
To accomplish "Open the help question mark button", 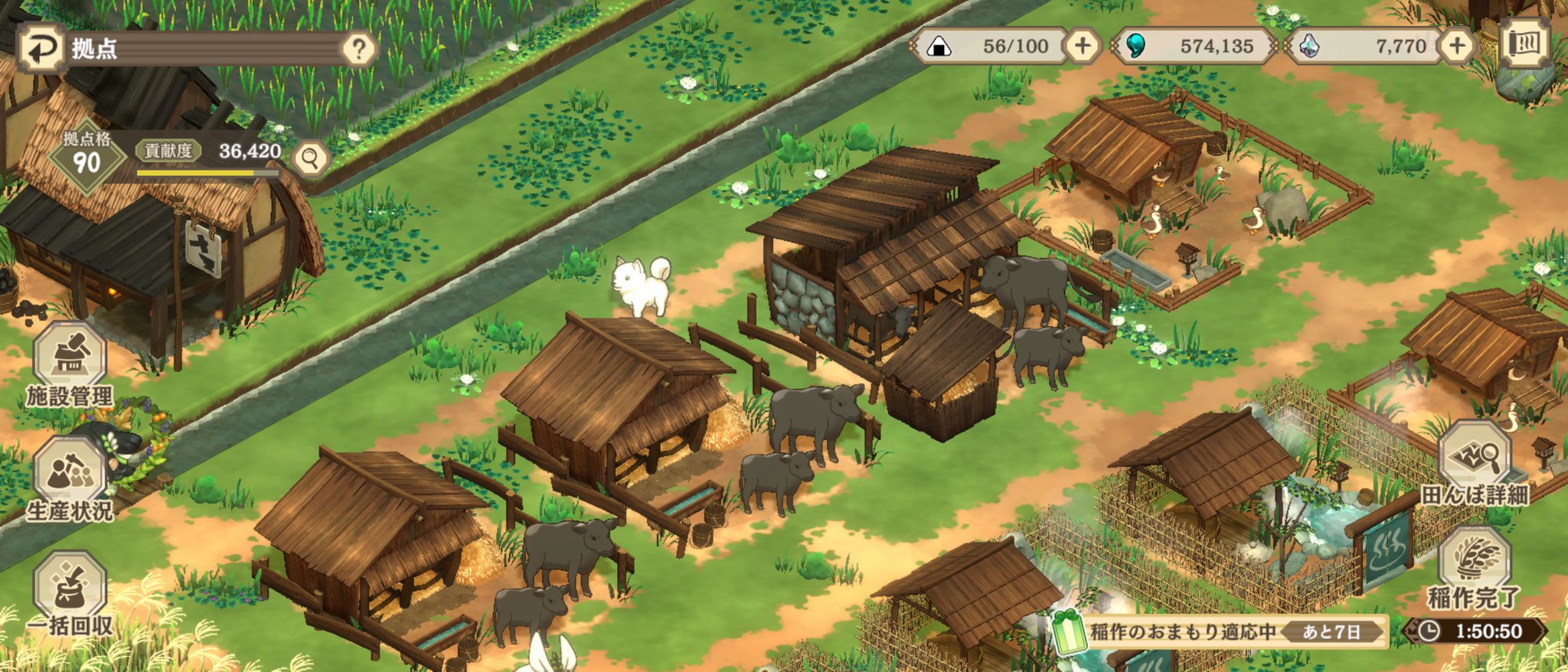I will [x=358, y=49].
